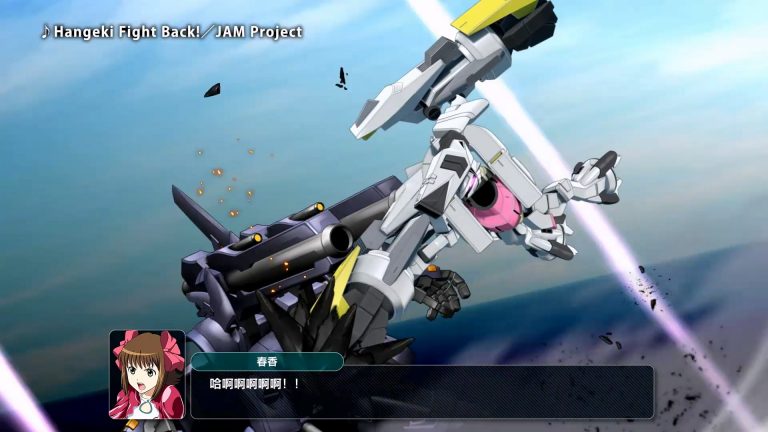The height and width of the screenshot is (432, 768).
Task: Click the 春香 speaker portrait
Action: click(x=147, y=374)
